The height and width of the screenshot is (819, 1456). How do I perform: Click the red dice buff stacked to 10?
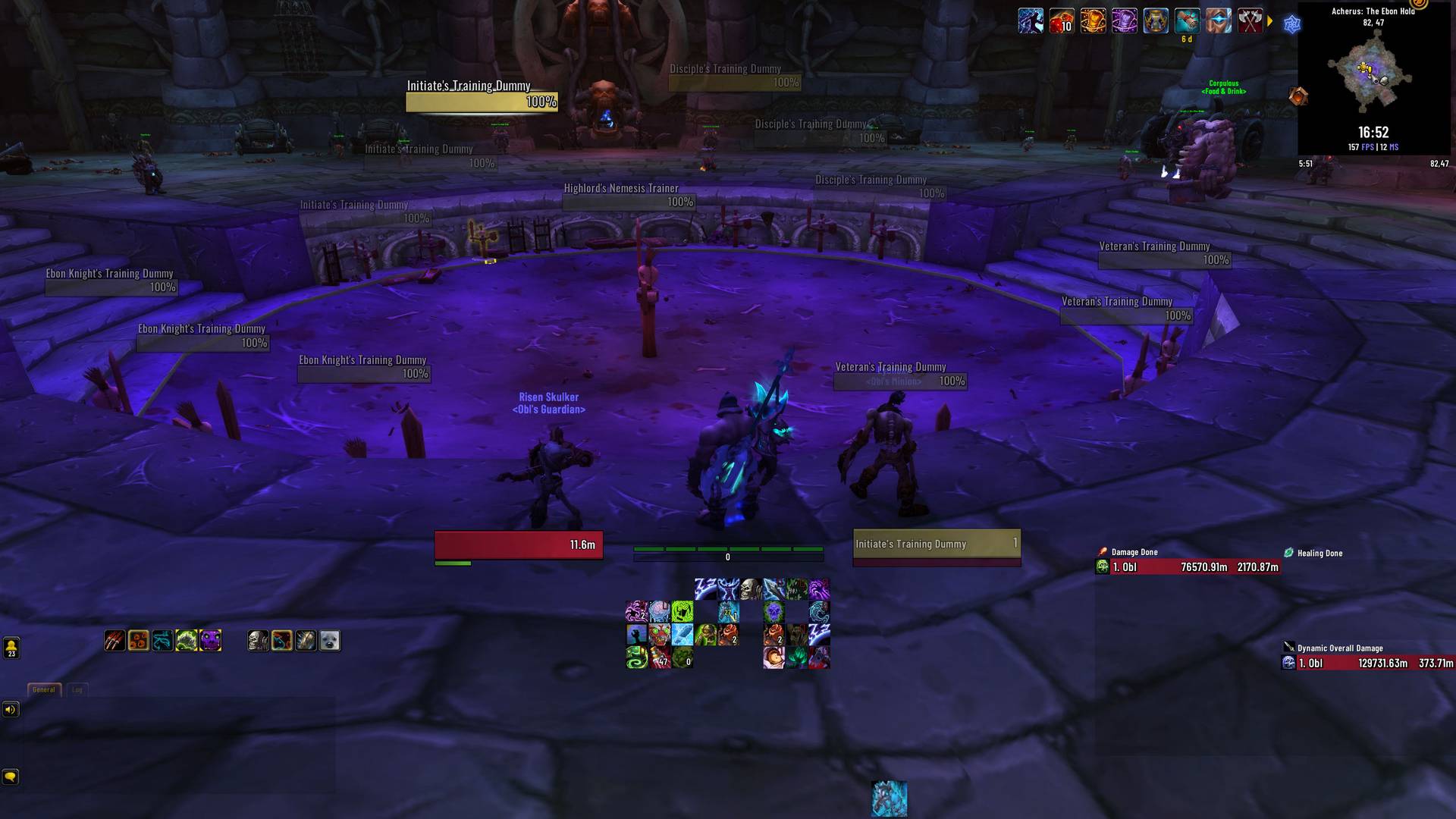pos(1061,22)
